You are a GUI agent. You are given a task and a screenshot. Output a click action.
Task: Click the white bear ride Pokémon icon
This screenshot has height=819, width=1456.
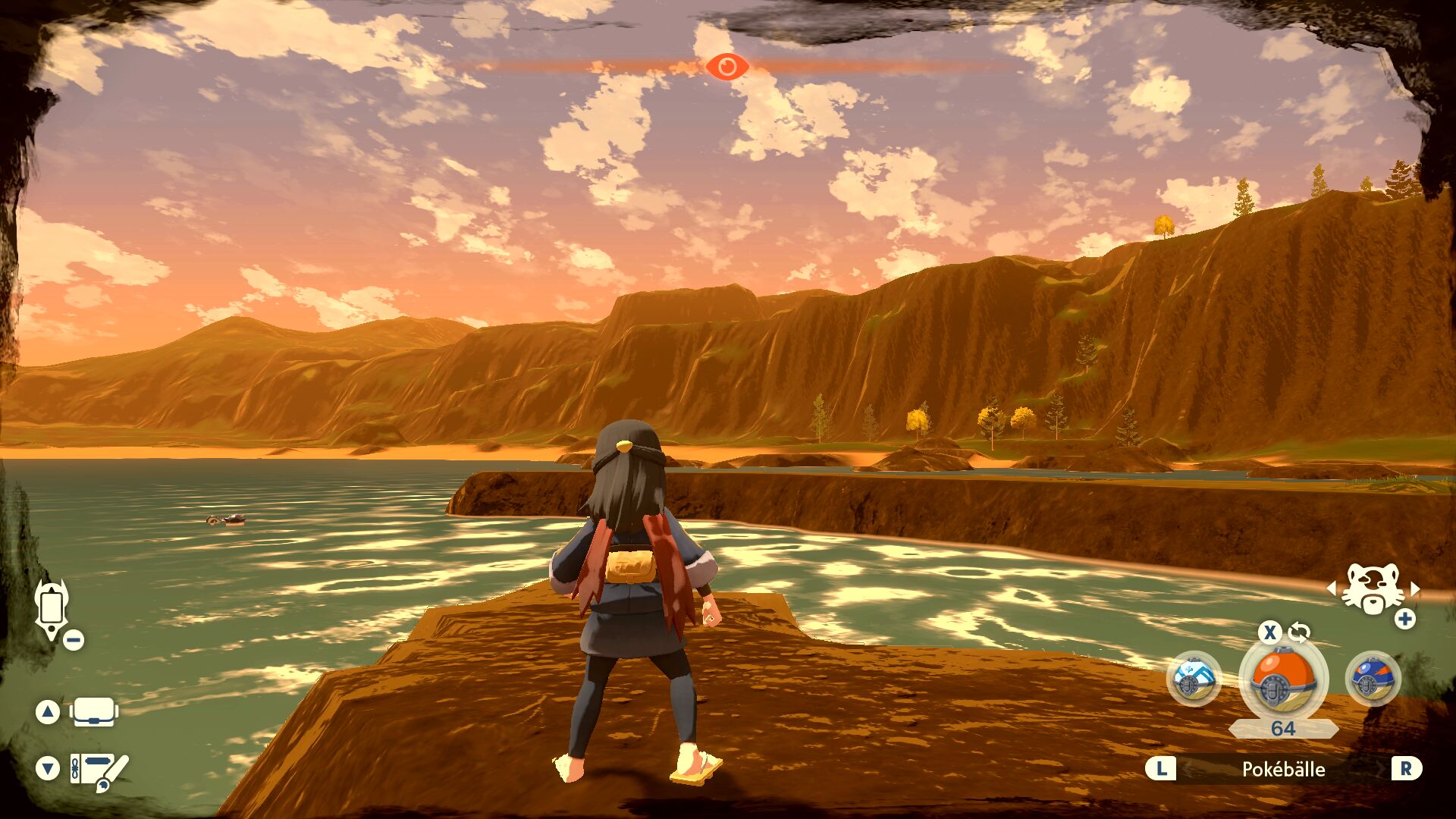click(x=1372, y=589)
